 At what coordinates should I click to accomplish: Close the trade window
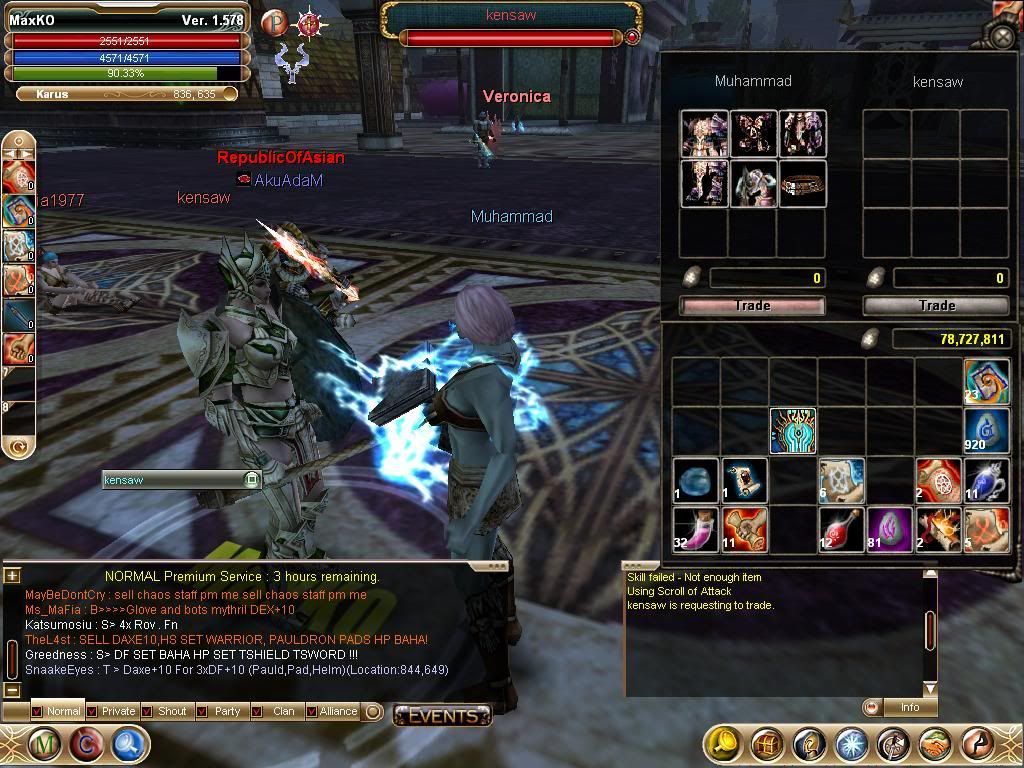click(x=1002, y=37)
